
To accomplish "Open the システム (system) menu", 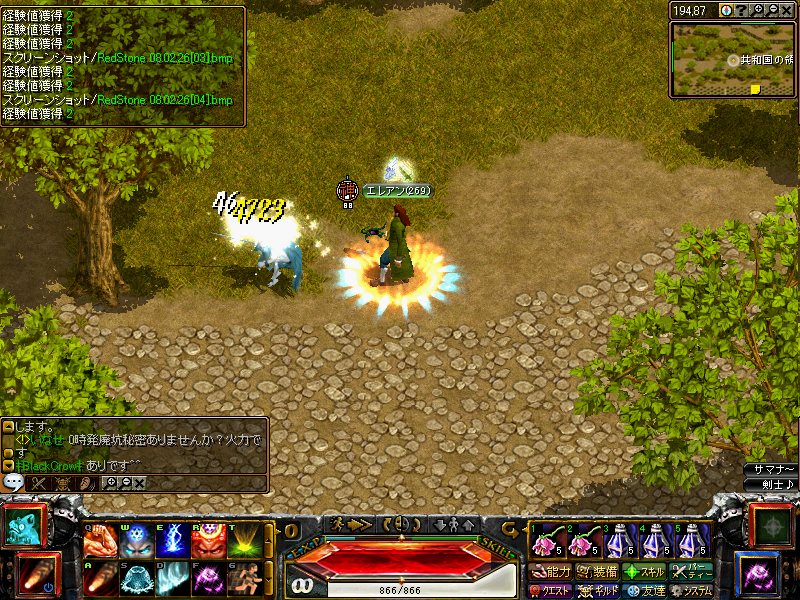I will click(691, 591).
